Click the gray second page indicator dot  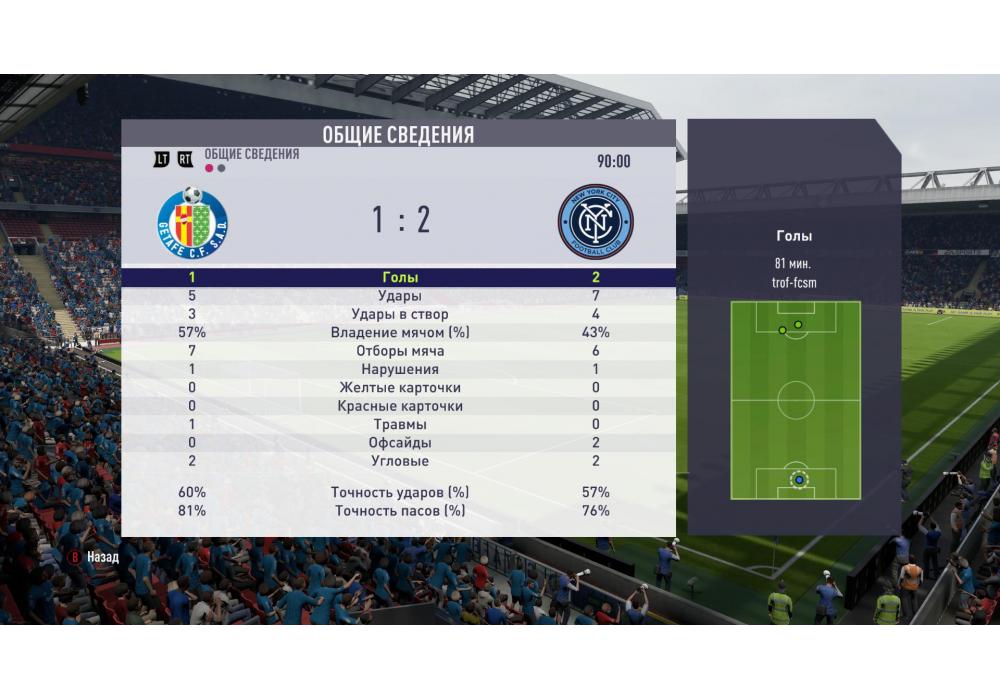pos(221,169)
